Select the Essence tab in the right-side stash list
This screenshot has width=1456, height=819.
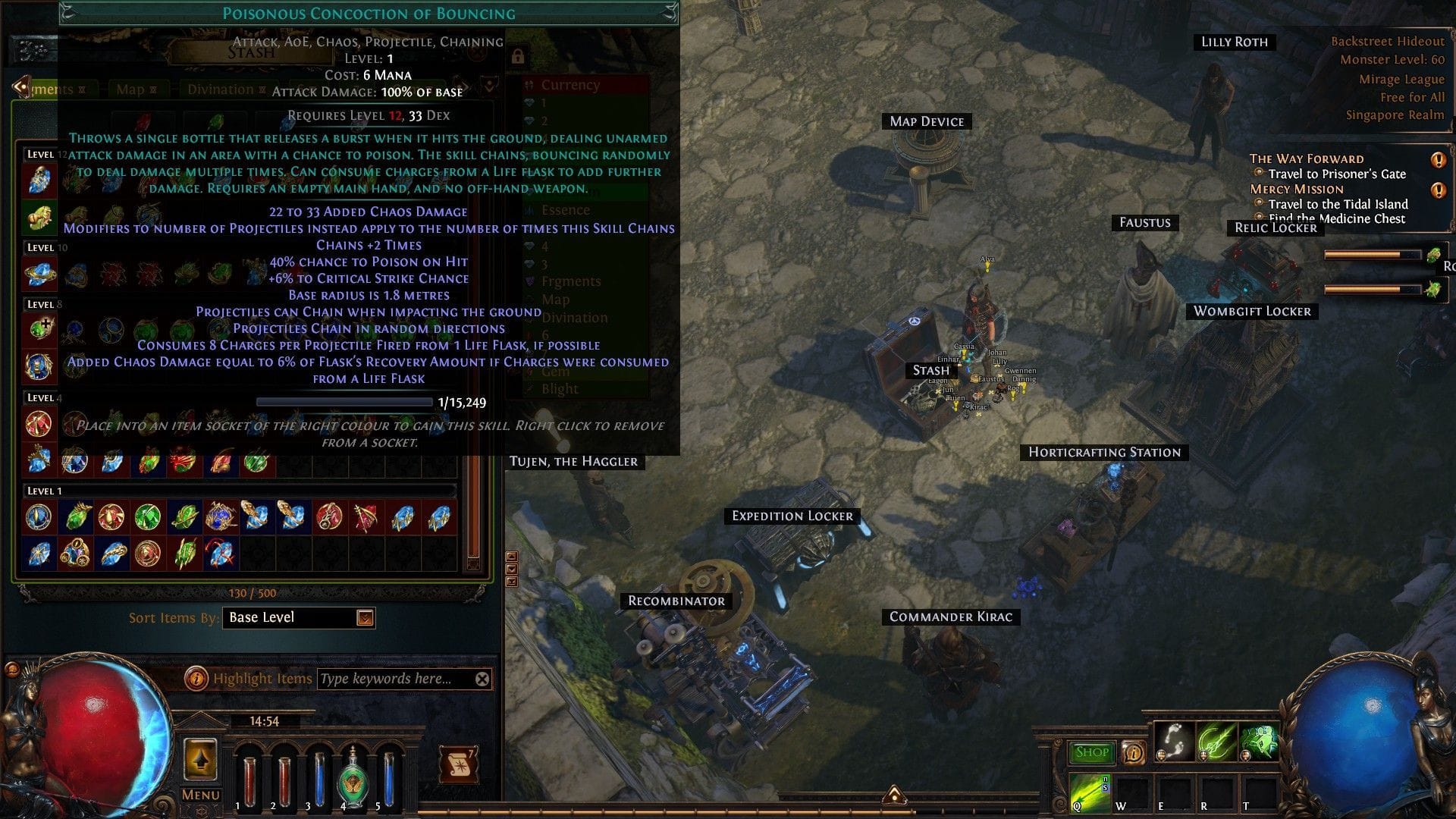click(x=565, y=209)
